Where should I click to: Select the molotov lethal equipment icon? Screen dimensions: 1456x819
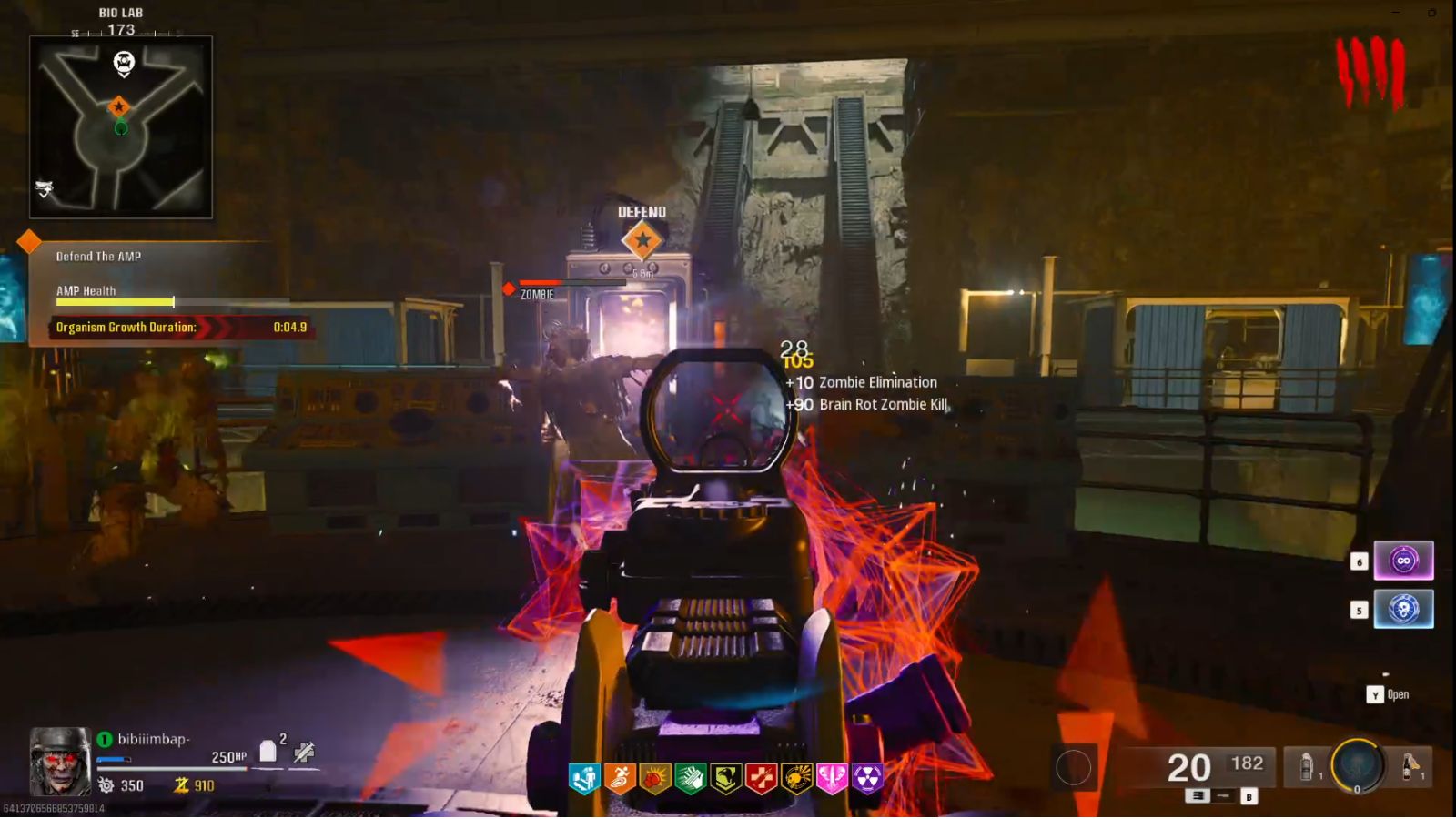tap(1408, 767)
